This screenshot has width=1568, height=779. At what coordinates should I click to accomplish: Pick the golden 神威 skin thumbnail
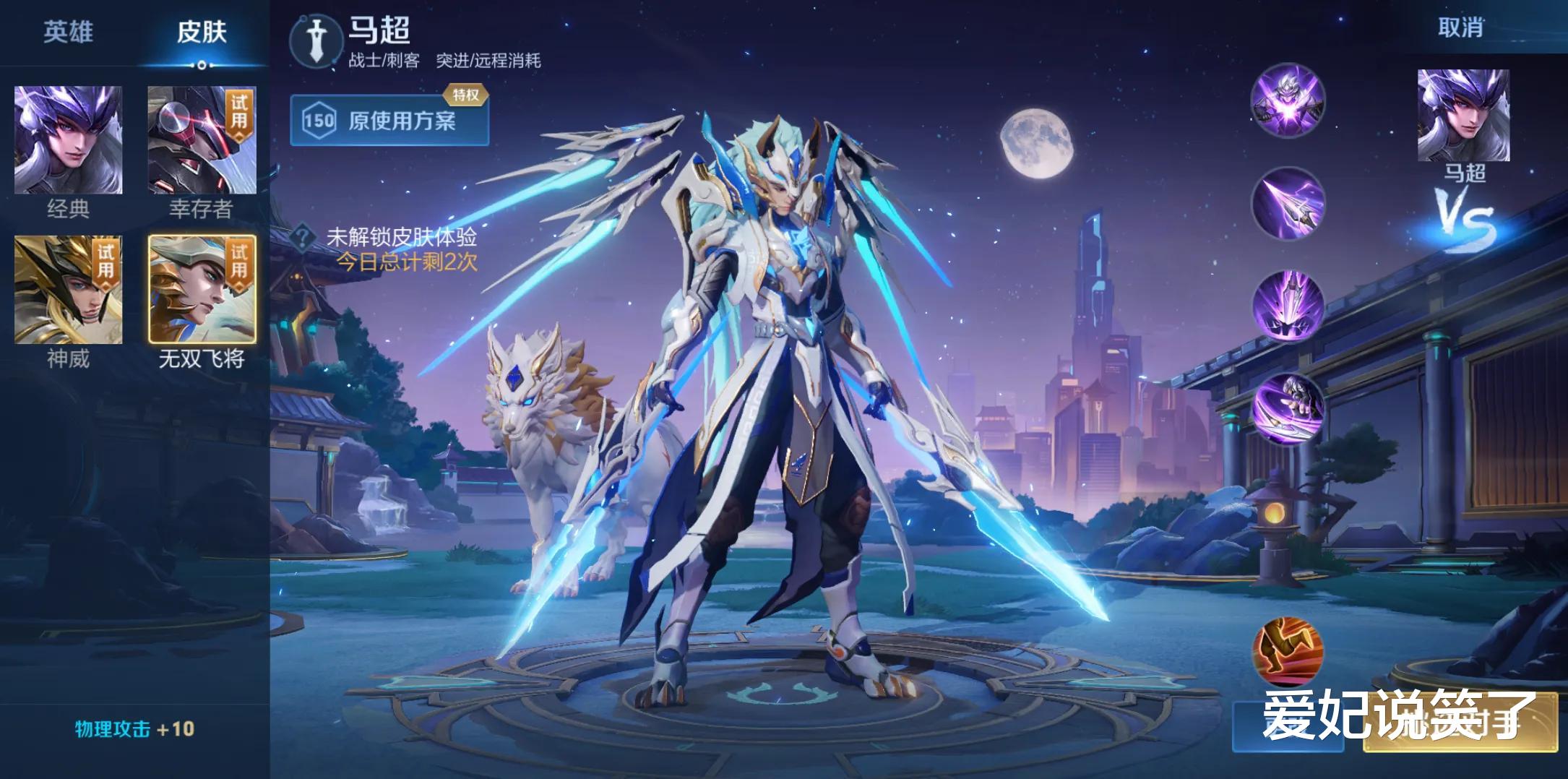coord(68,289)
